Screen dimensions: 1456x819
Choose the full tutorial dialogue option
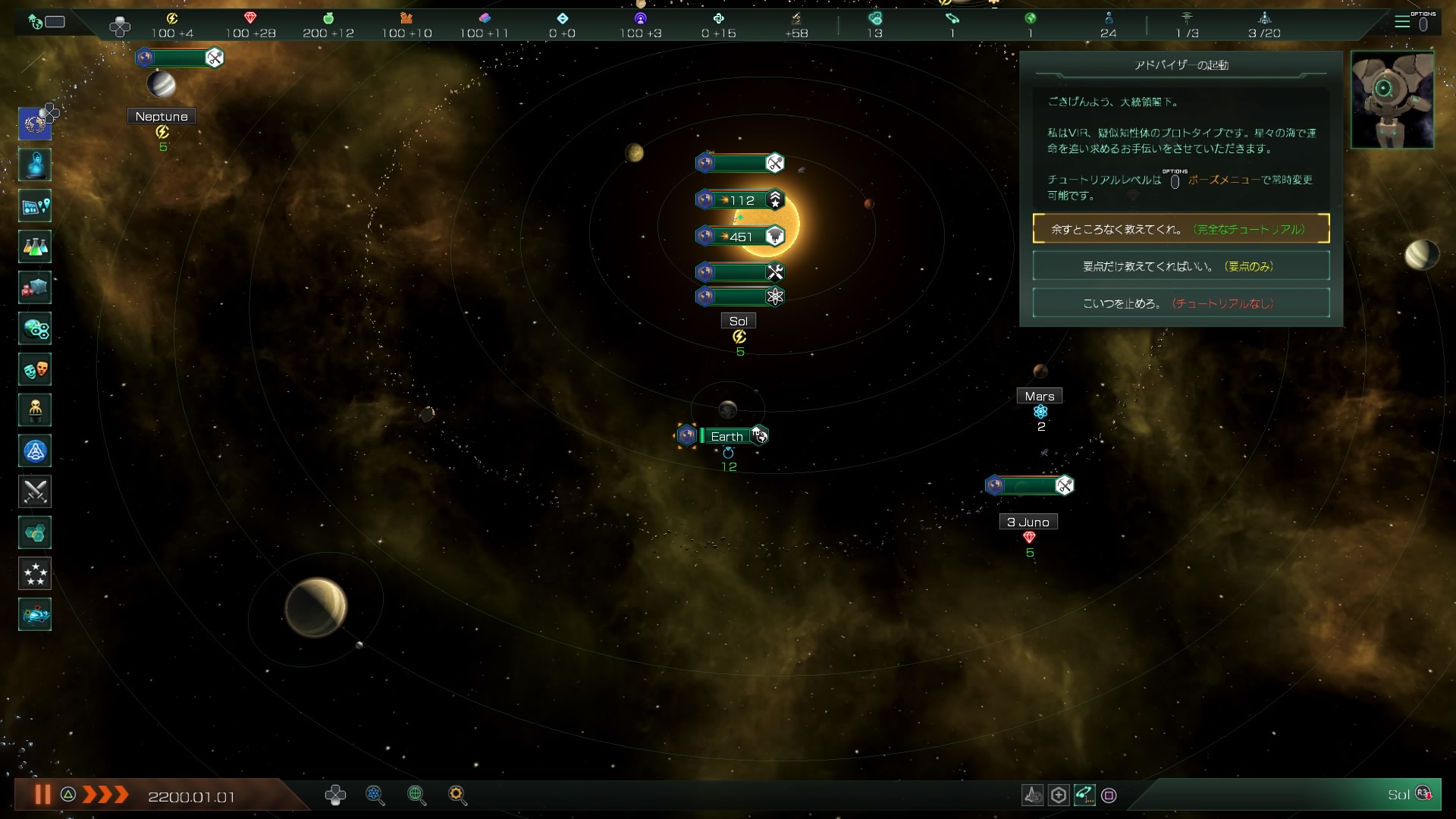[1181, 229]
